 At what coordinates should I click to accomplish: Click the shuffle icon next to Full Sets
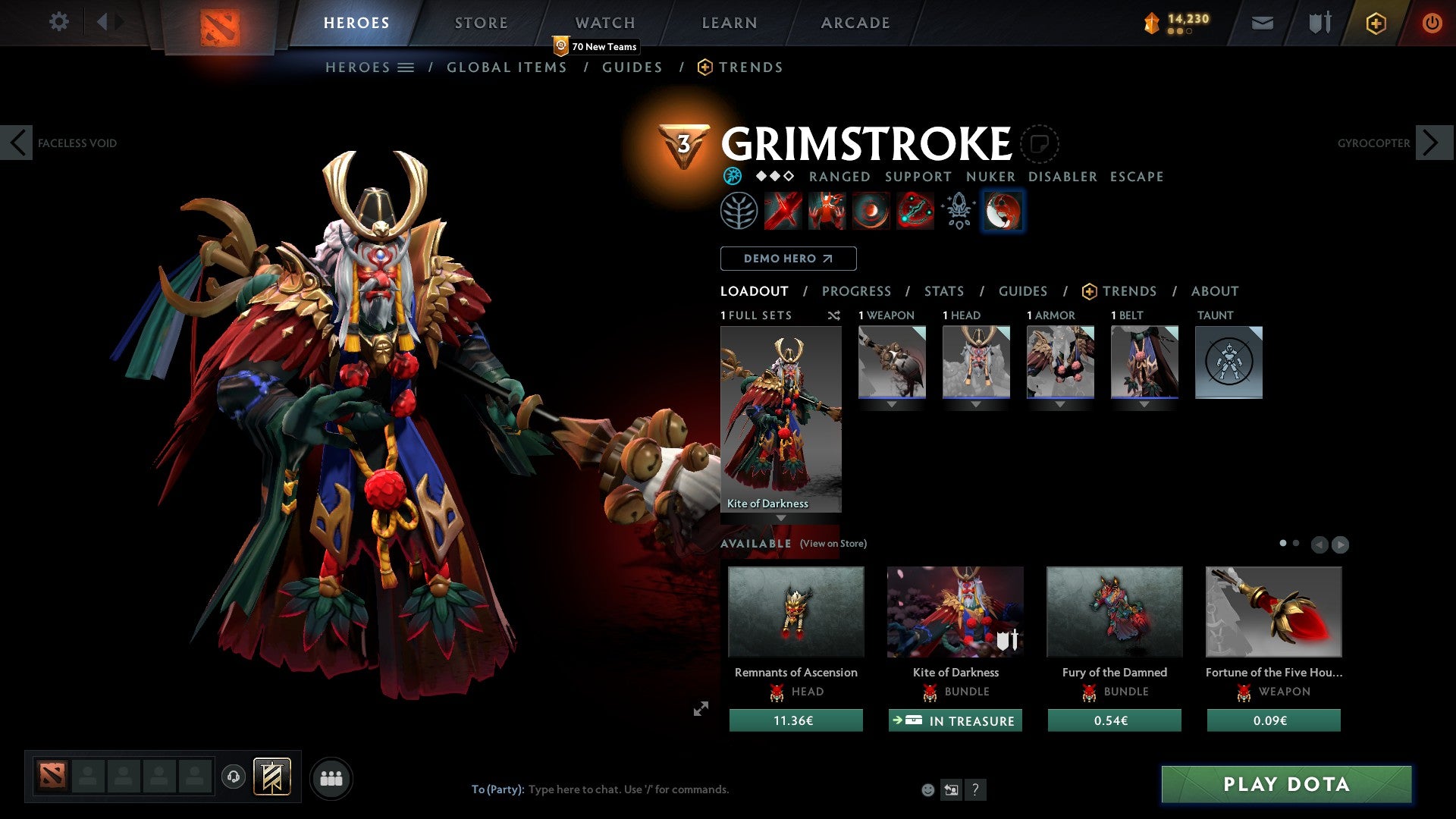point(833,315)
